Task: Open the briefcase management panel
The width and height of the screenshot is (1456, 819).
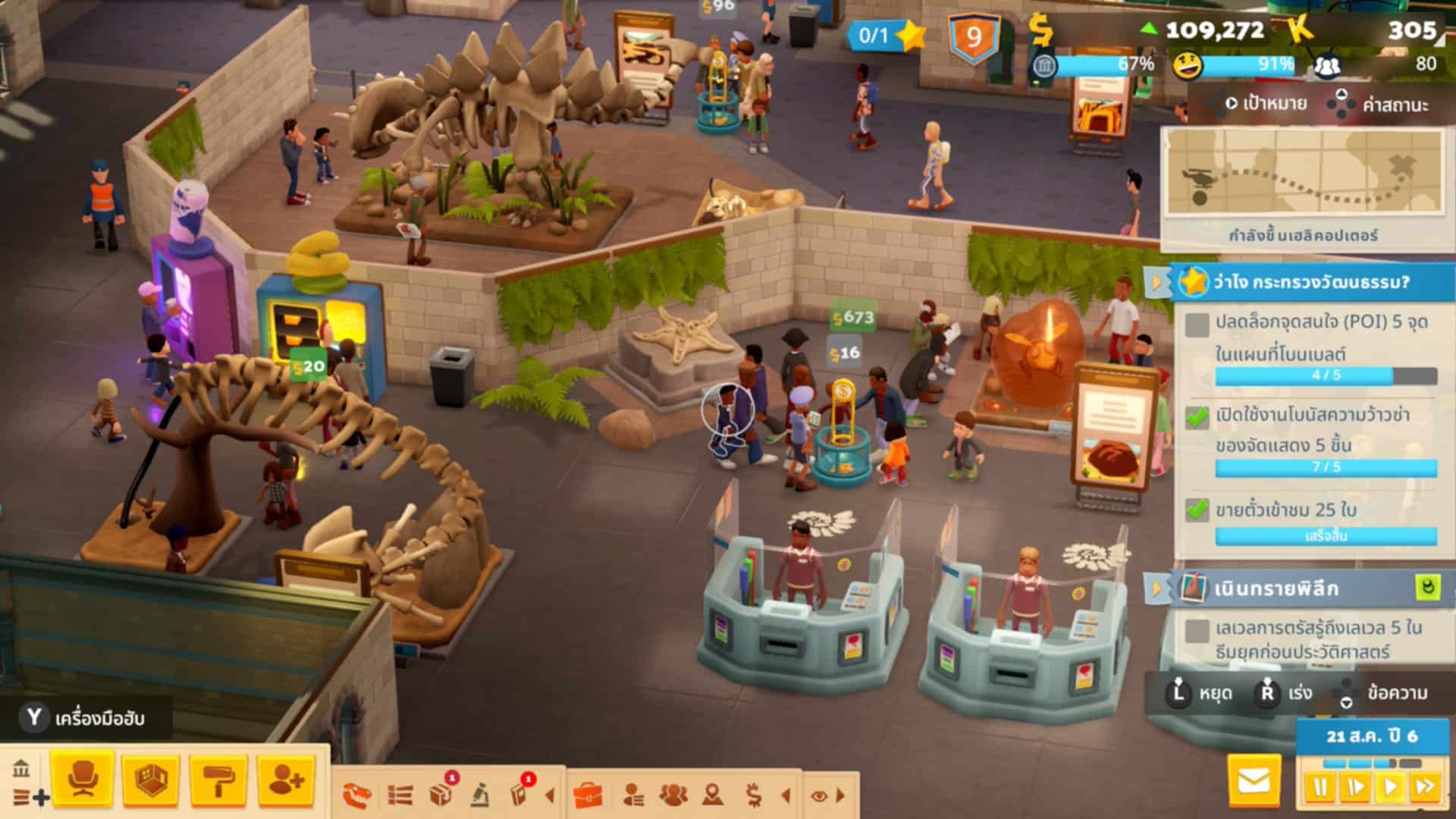Action: 588,795
